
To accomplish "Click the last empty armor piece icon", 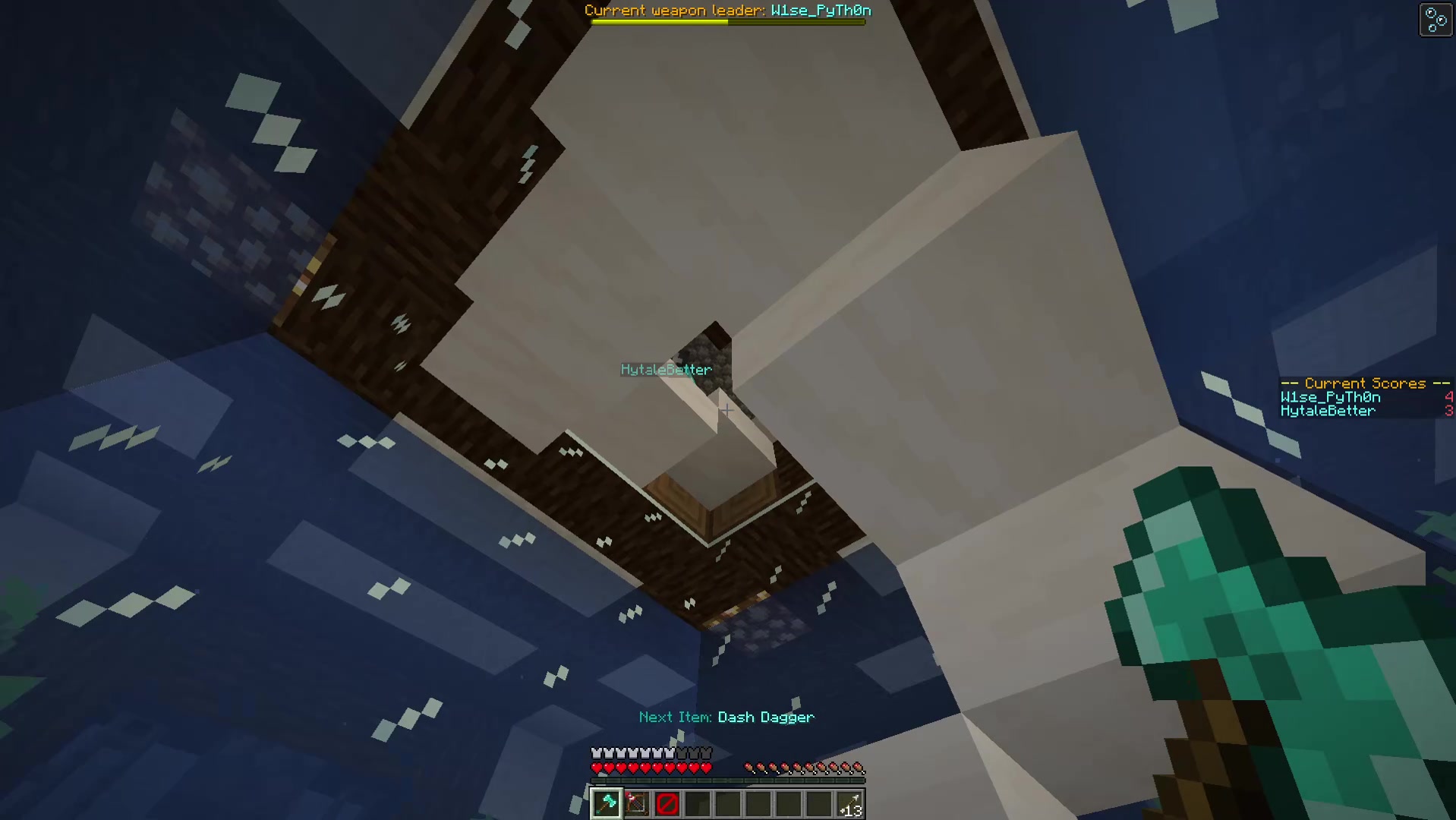I will (708, 752).
